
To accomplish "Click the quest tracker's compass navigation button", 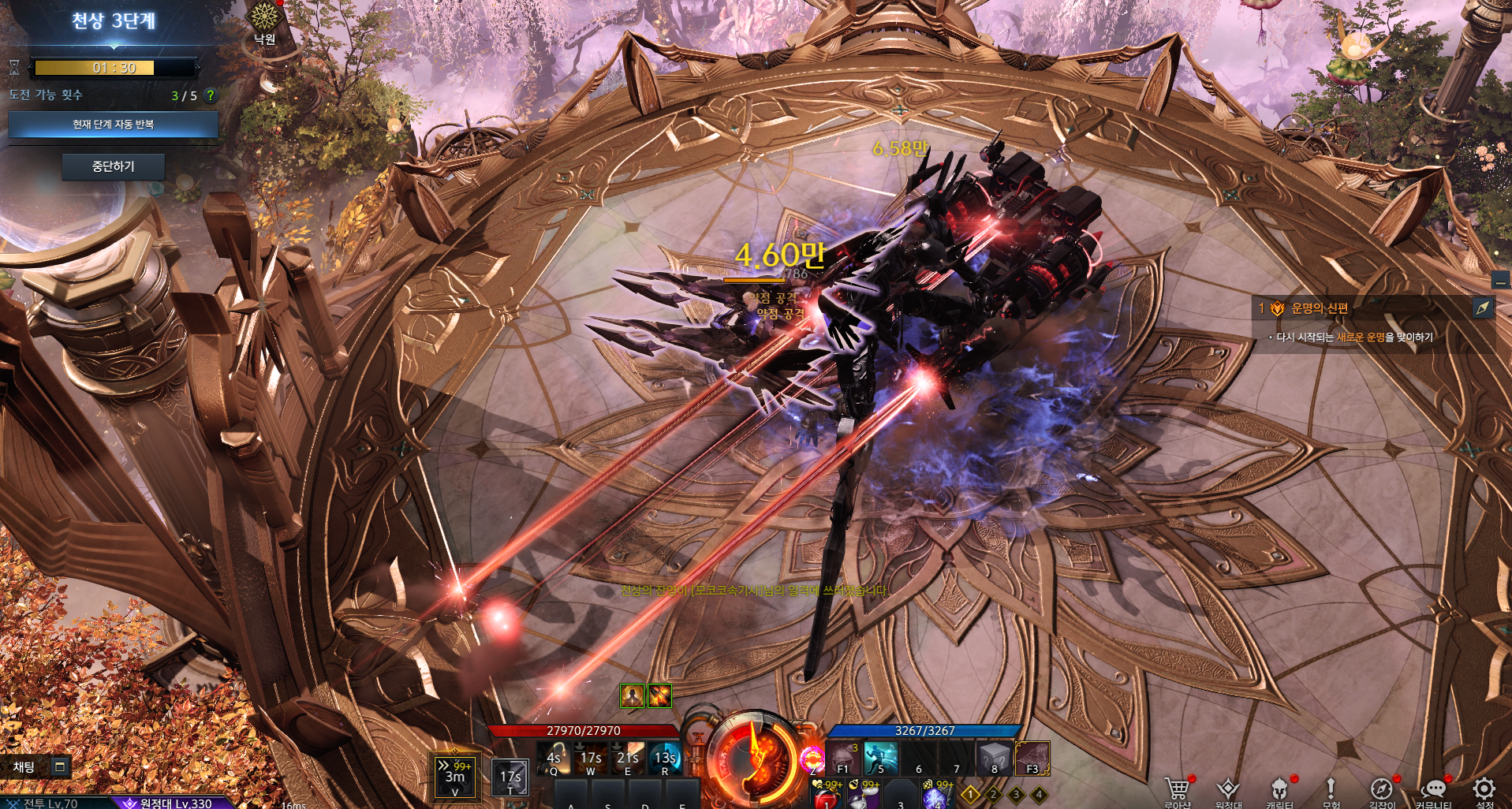I will pyautogui.click(x=1483, y=308).
